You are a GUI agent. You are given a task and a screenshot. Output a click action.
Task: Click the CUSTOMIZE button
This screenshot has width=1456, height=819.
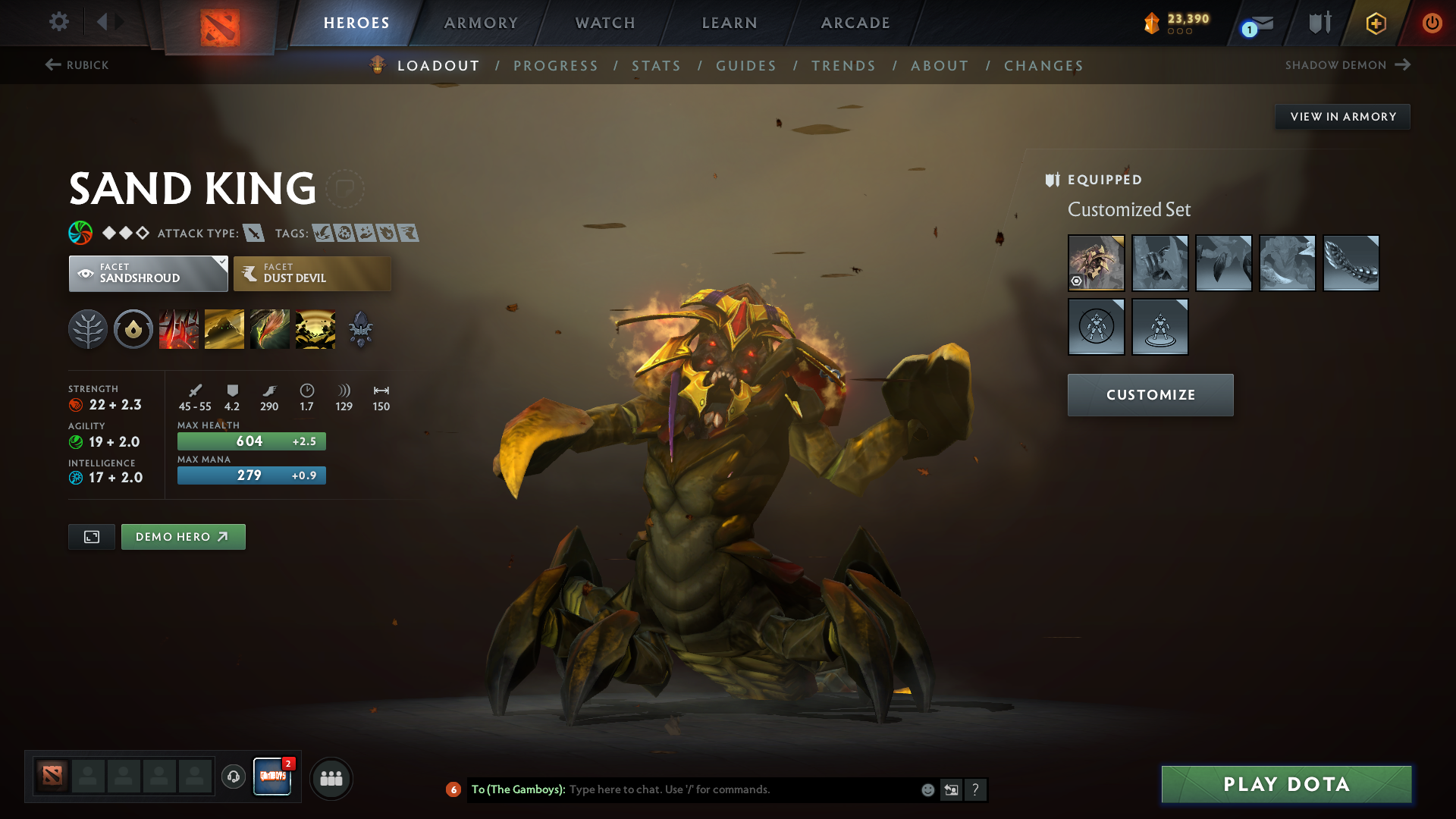pyautogui.click(x=1150, y=394)
